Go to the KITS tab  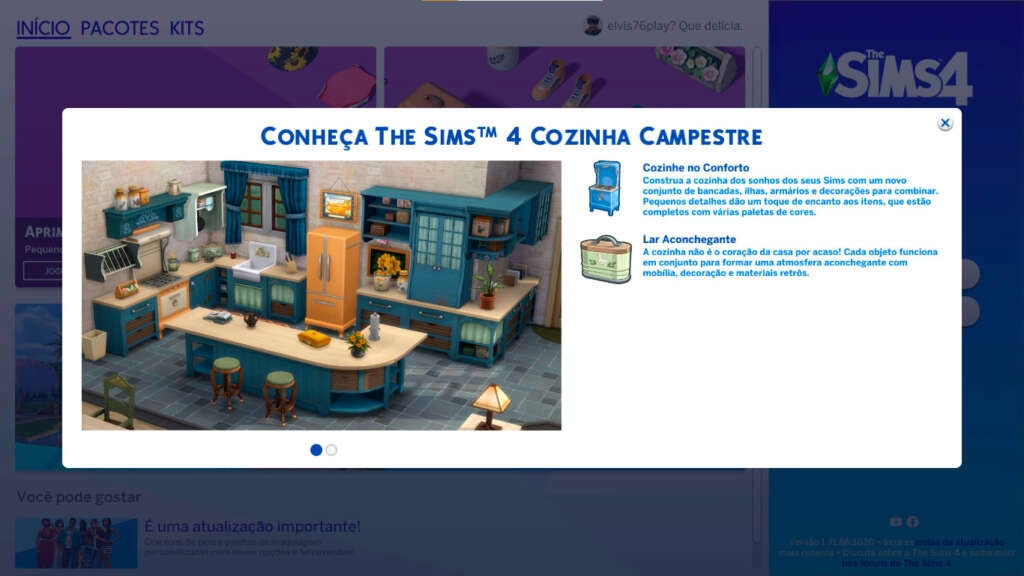pos(187,28)
